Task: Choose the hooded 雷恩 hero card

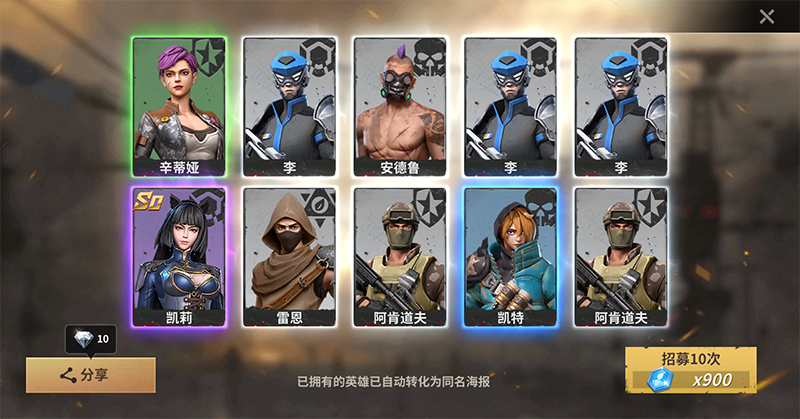Action: (289, 257)
